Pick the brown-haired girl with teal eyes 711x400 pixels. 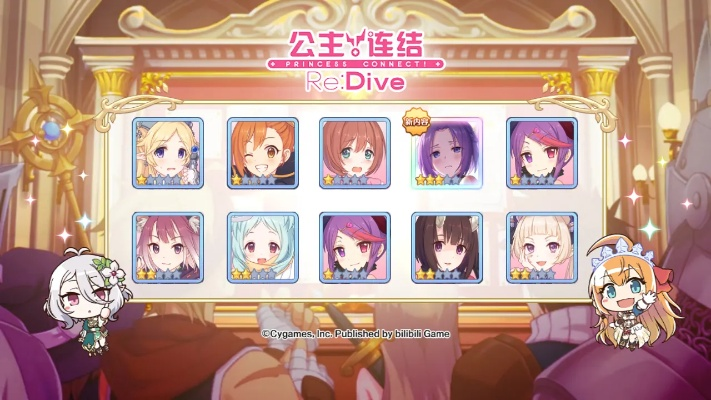click(354, 153)
